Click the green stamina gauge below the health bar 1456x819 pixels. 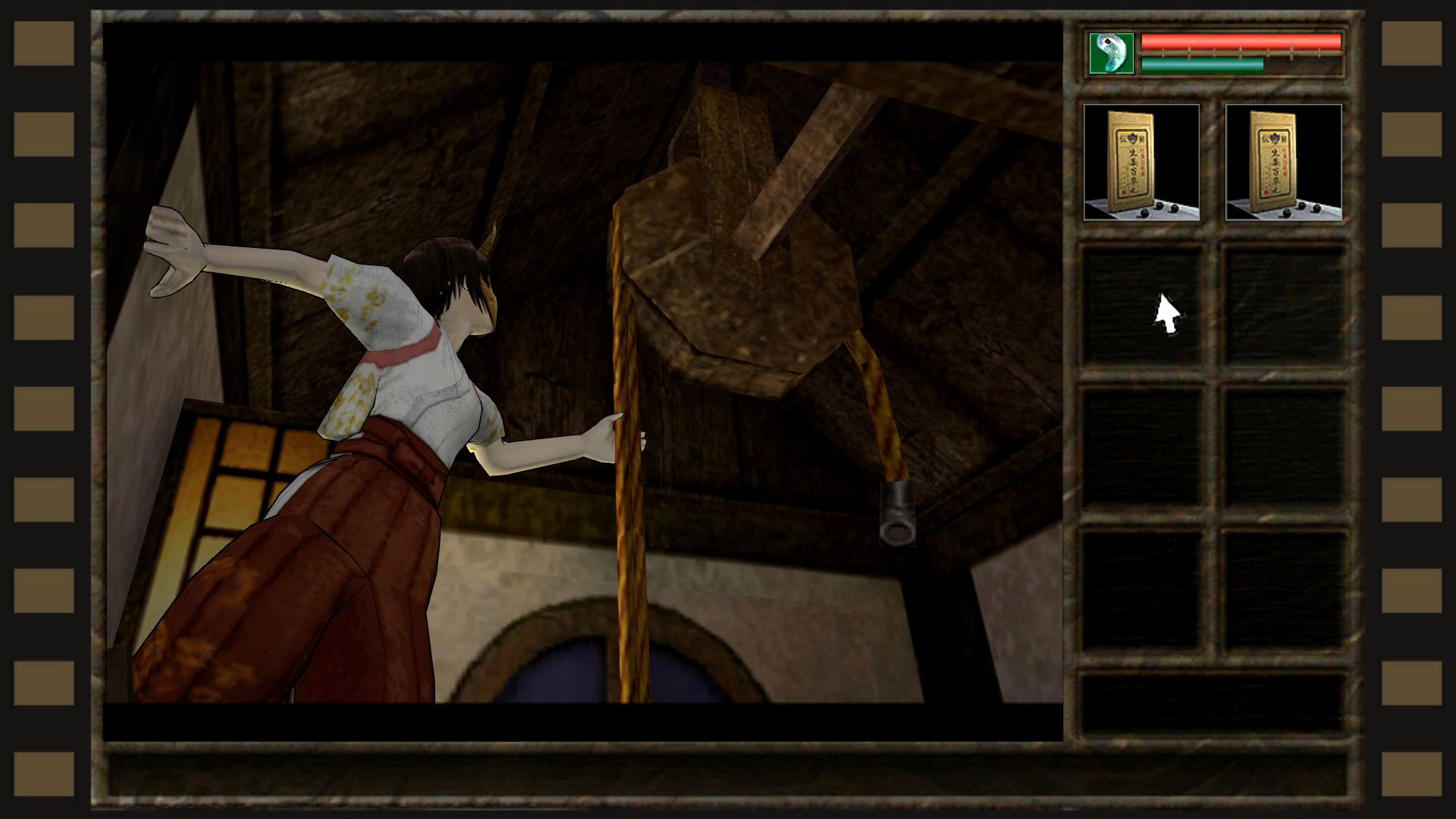click(x=1202, y=64)
